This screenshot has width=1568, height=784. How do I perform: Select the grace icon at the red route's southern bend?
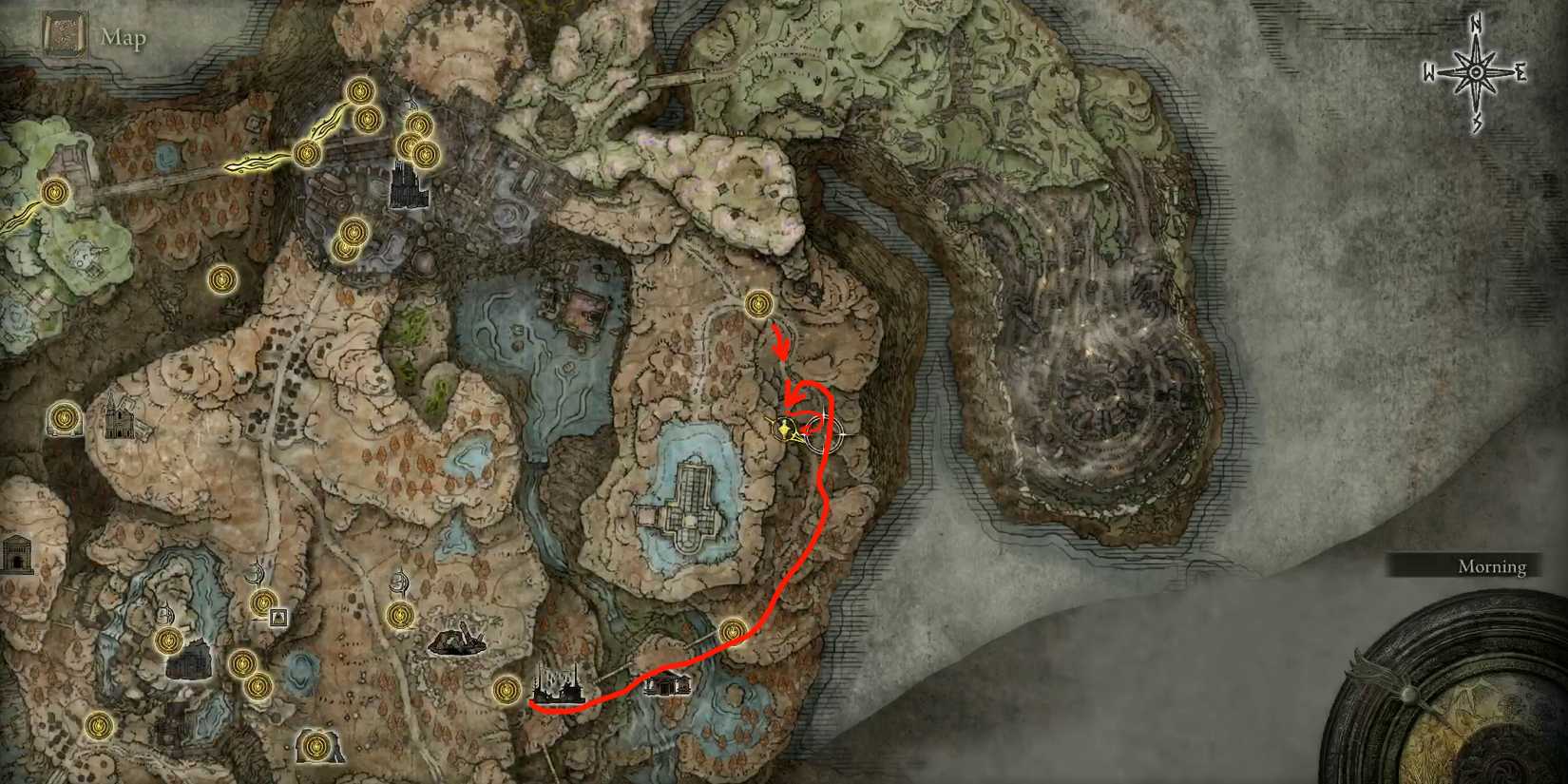tap(734, 627)
